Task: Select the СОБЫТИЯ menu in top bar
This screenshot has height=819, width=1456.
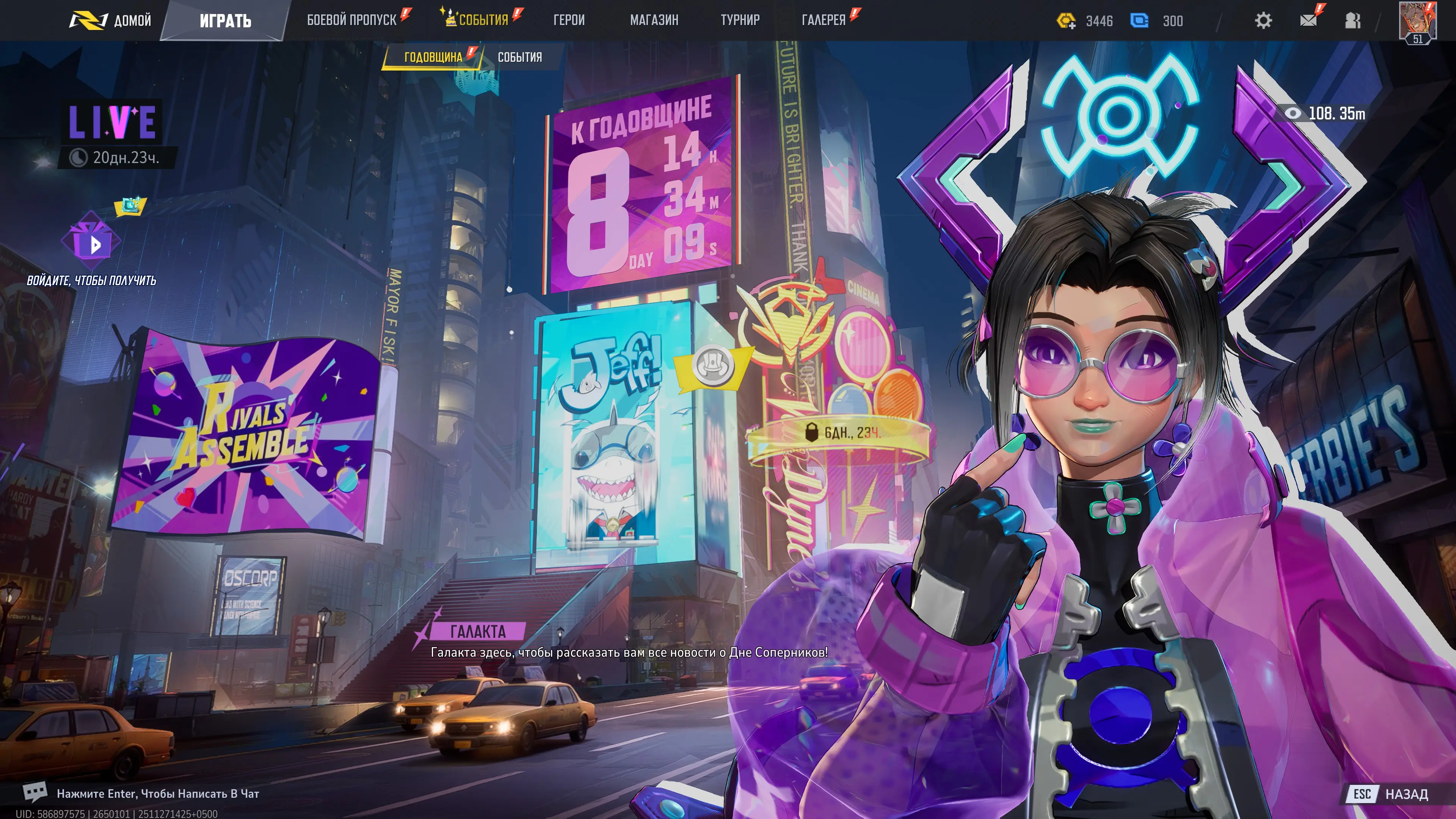Action: [483, 20]
